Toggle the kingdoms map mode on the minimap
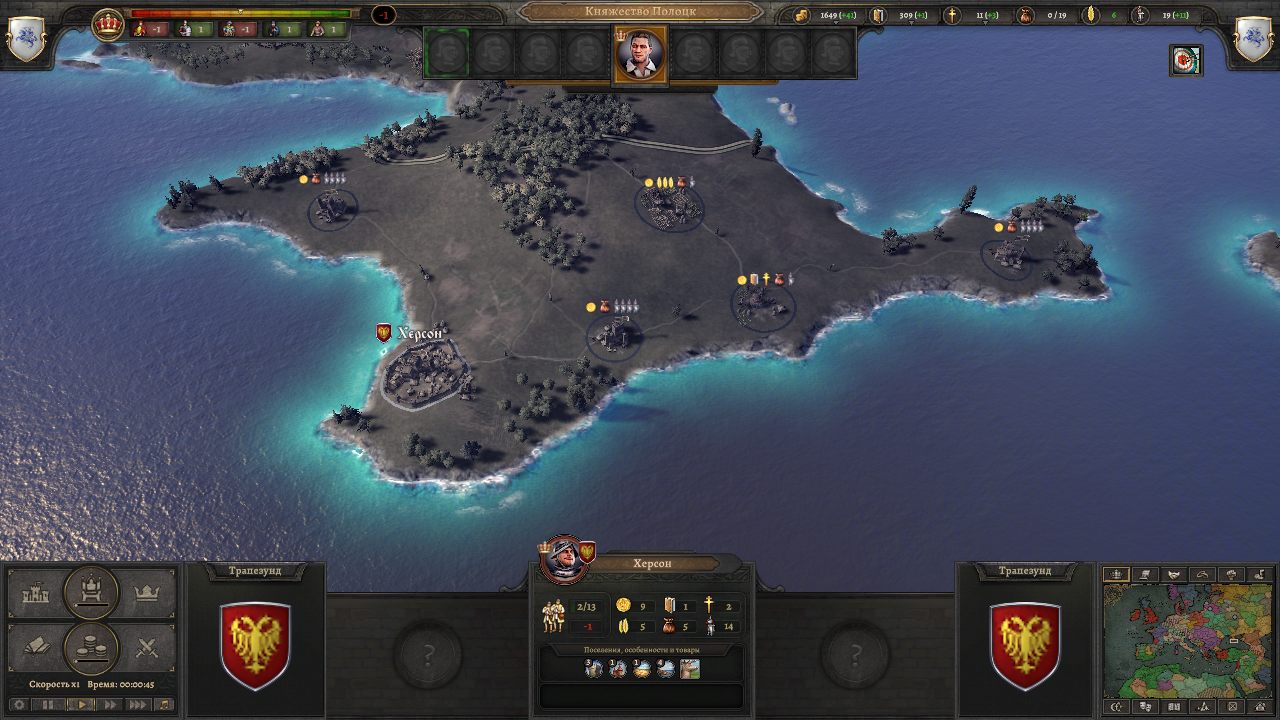This screenshot has width=1280, height=720. tap(1116, 574)
